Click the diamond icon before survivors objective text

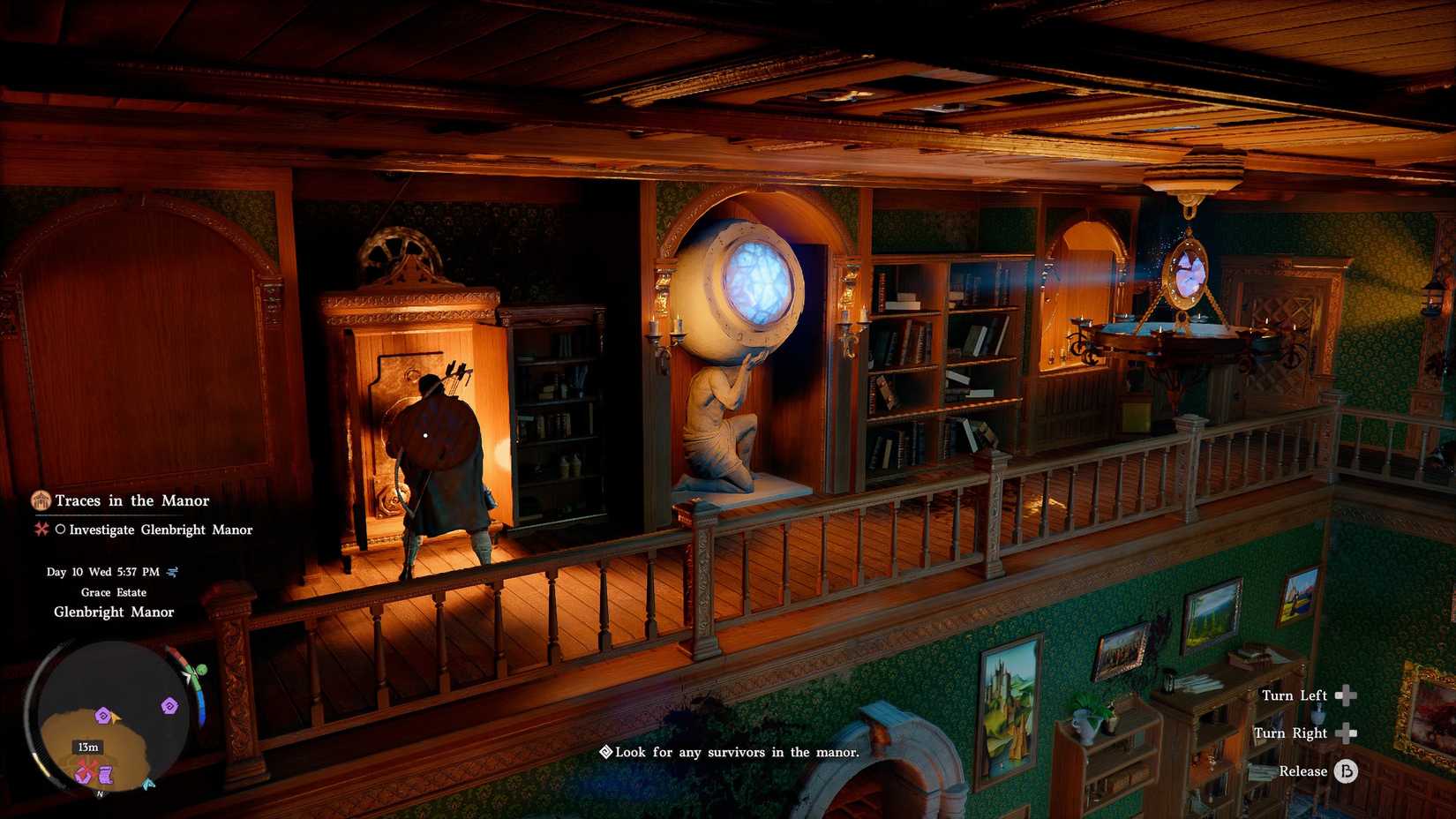point(605,753)
